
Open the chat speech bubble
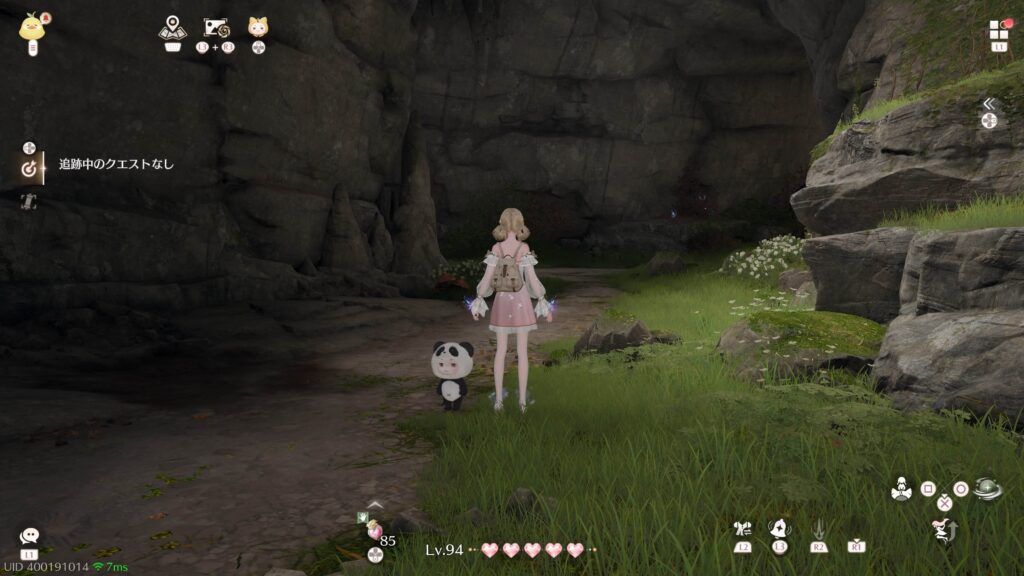tap(29, 537)
